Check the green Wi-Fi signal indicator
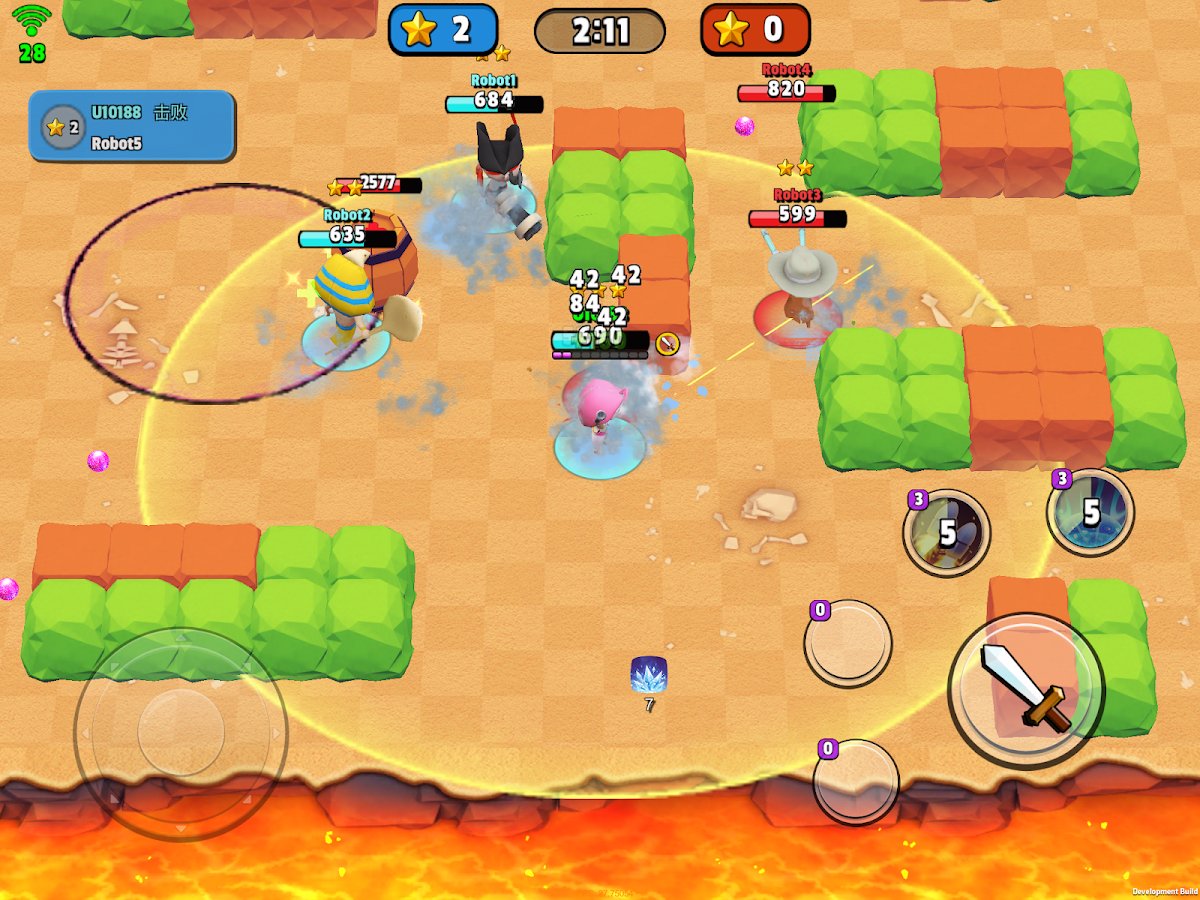The height and width of the screenshot is (900, 1200). [x=32, y=20]
